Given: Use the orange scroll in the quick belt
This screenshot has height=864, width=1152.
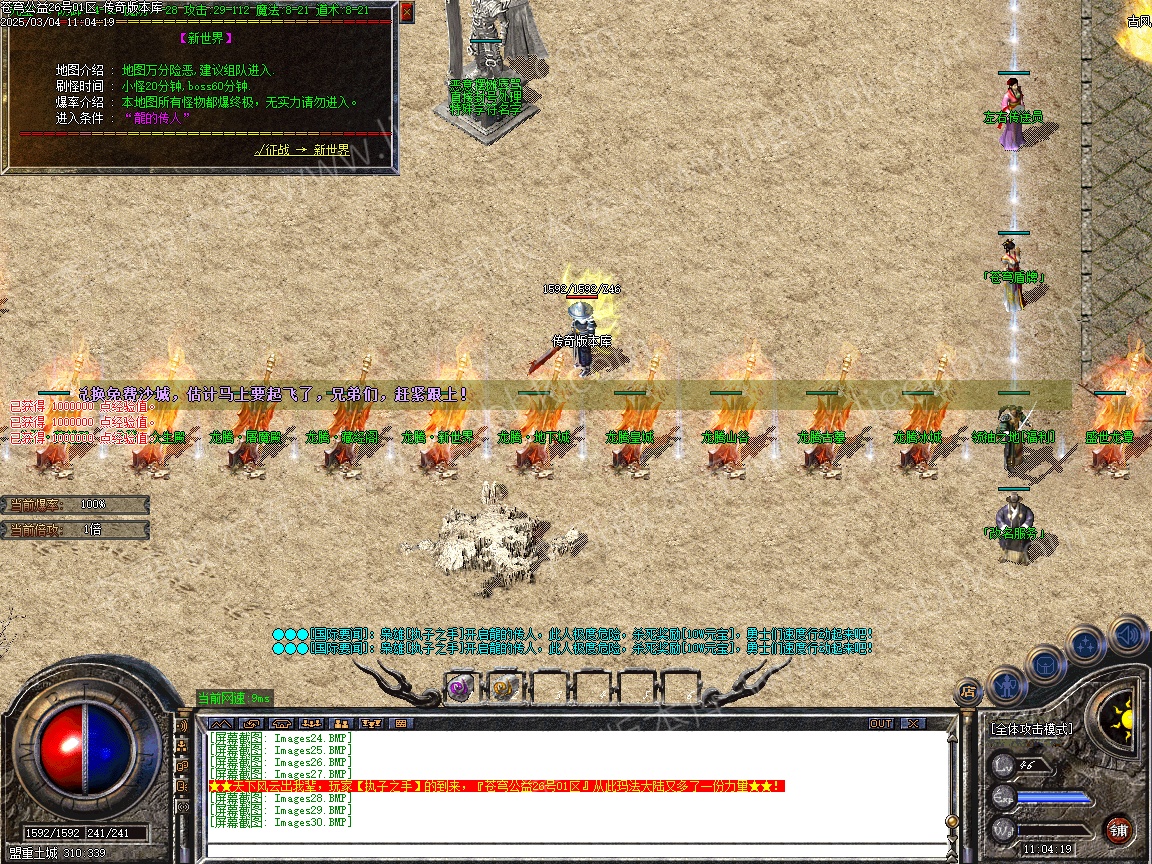Looking at the screenshot, I should pos(502,687).
